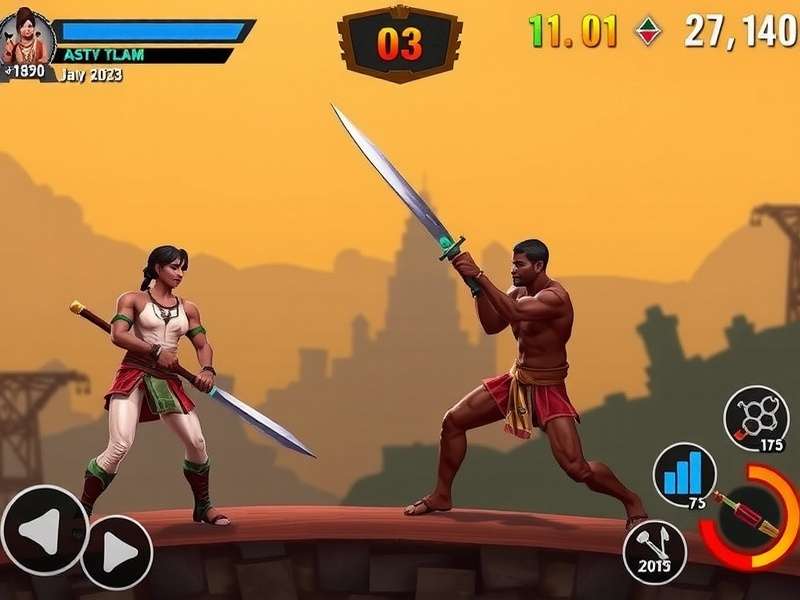Tap the move left arrow button

click(44, 530)
